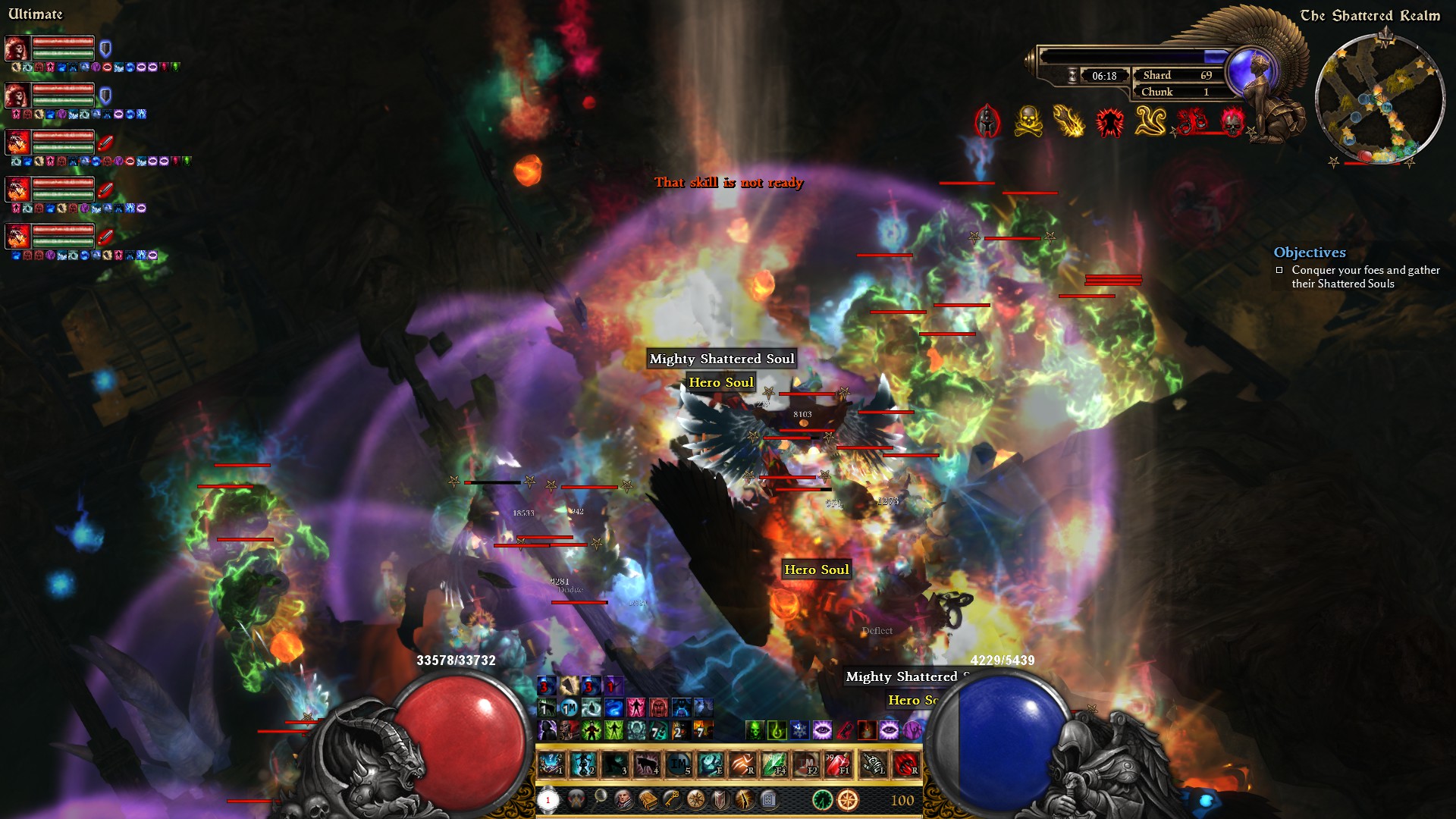
Task: Click the yellow skull and crossbones mutator icon
Action: pos(1028,121)
